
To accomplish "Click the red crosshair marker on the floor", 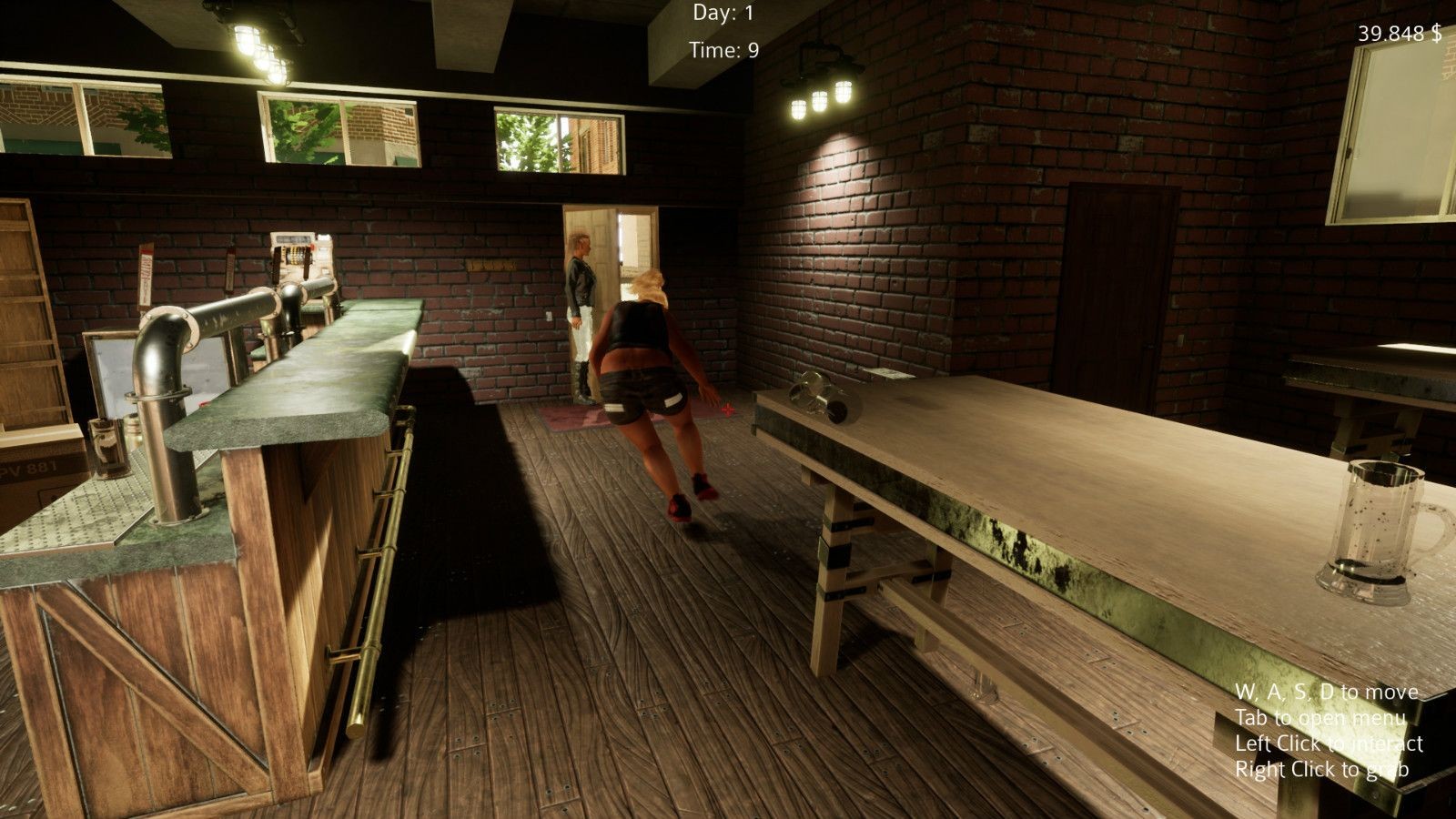I will 728,409.
